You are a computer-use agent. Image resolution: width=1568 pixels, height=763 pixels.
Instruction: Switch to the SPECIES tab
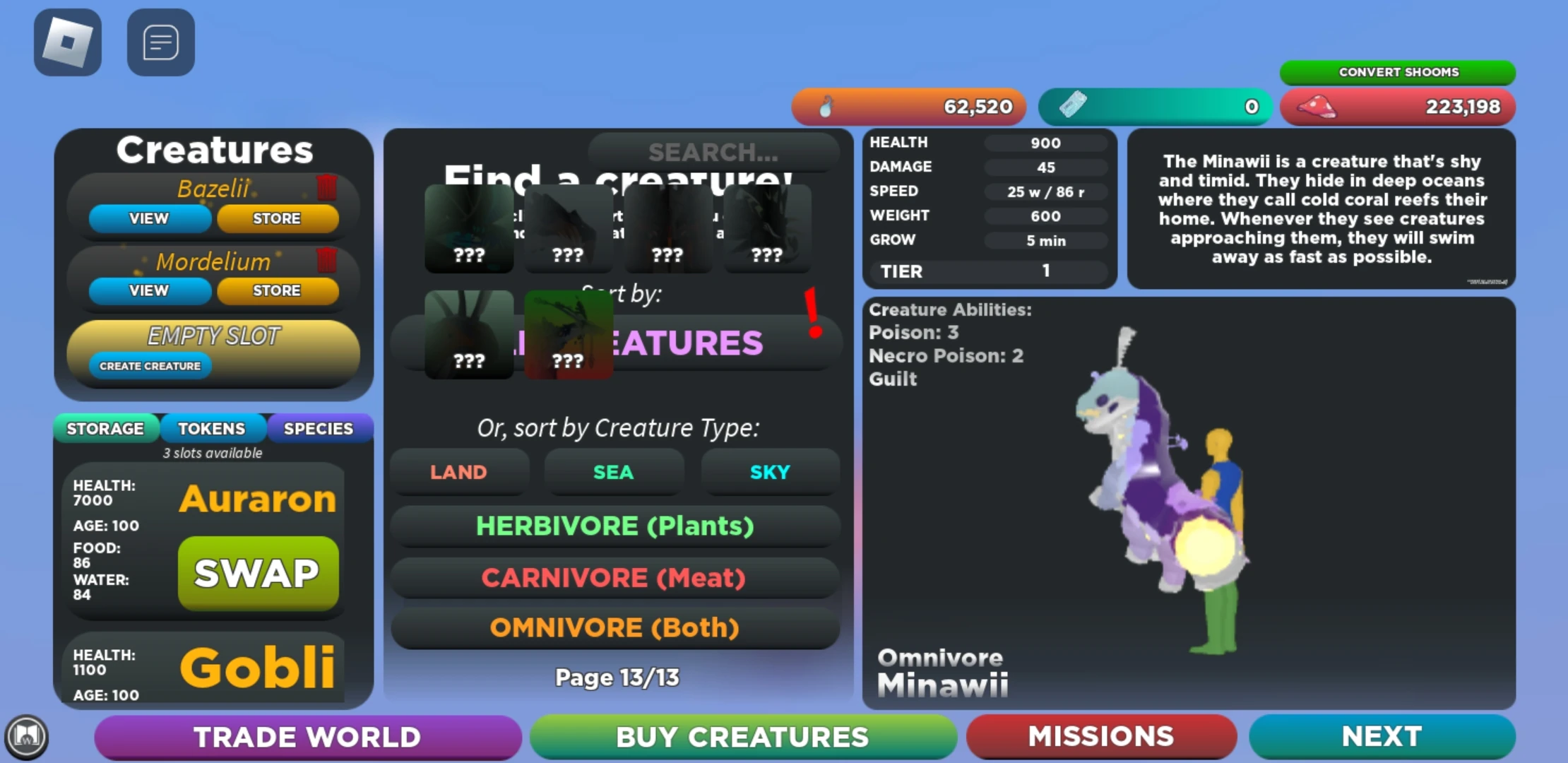coord(319,428)
